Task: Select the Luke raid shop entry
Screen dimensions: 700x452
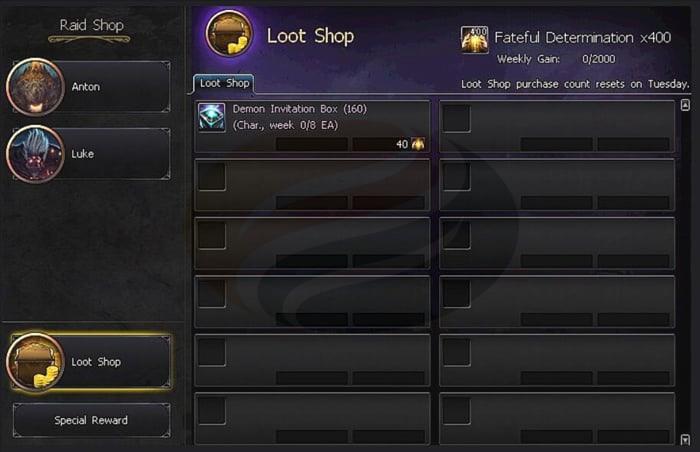Action: [x=88, y=154]
